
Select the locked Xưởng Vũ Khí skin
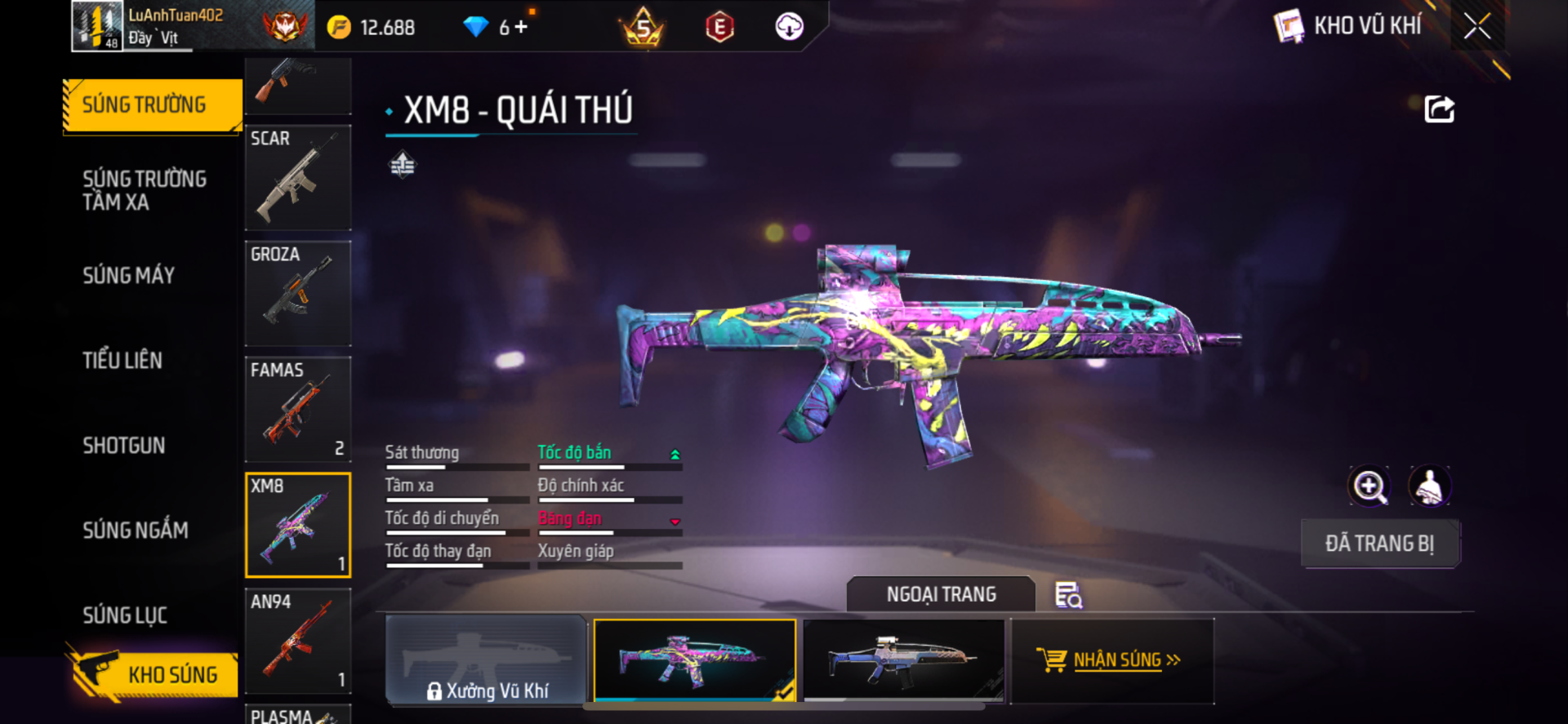[x=486, y=660]
